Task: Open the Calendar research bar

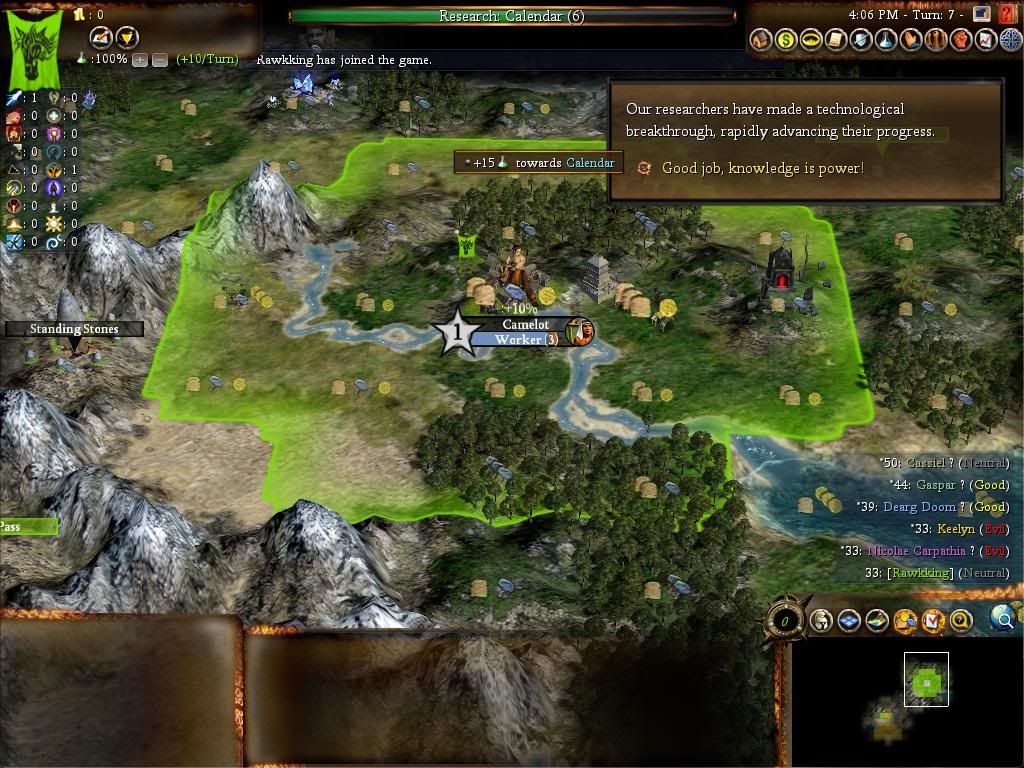Action: [x=511, y=16]
